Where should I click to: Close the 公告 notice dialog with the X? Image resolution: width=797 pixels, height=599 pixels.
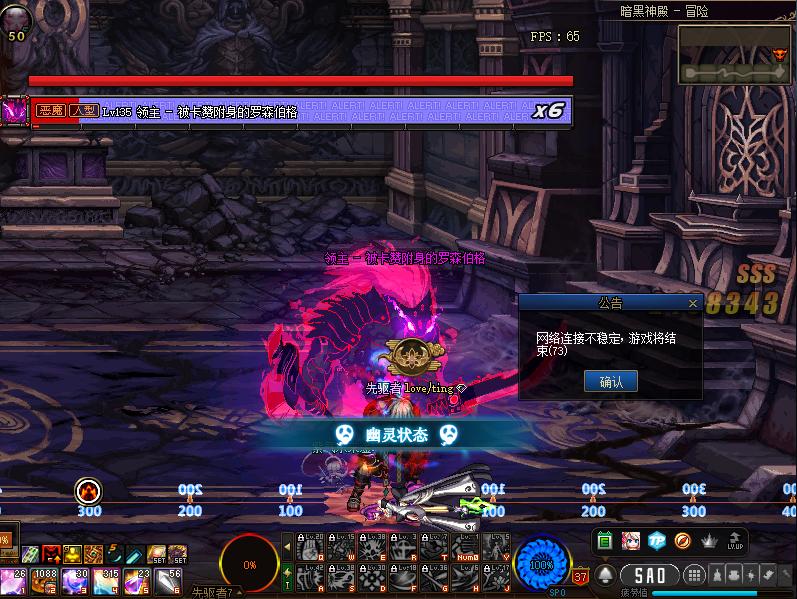click(693, 303)
